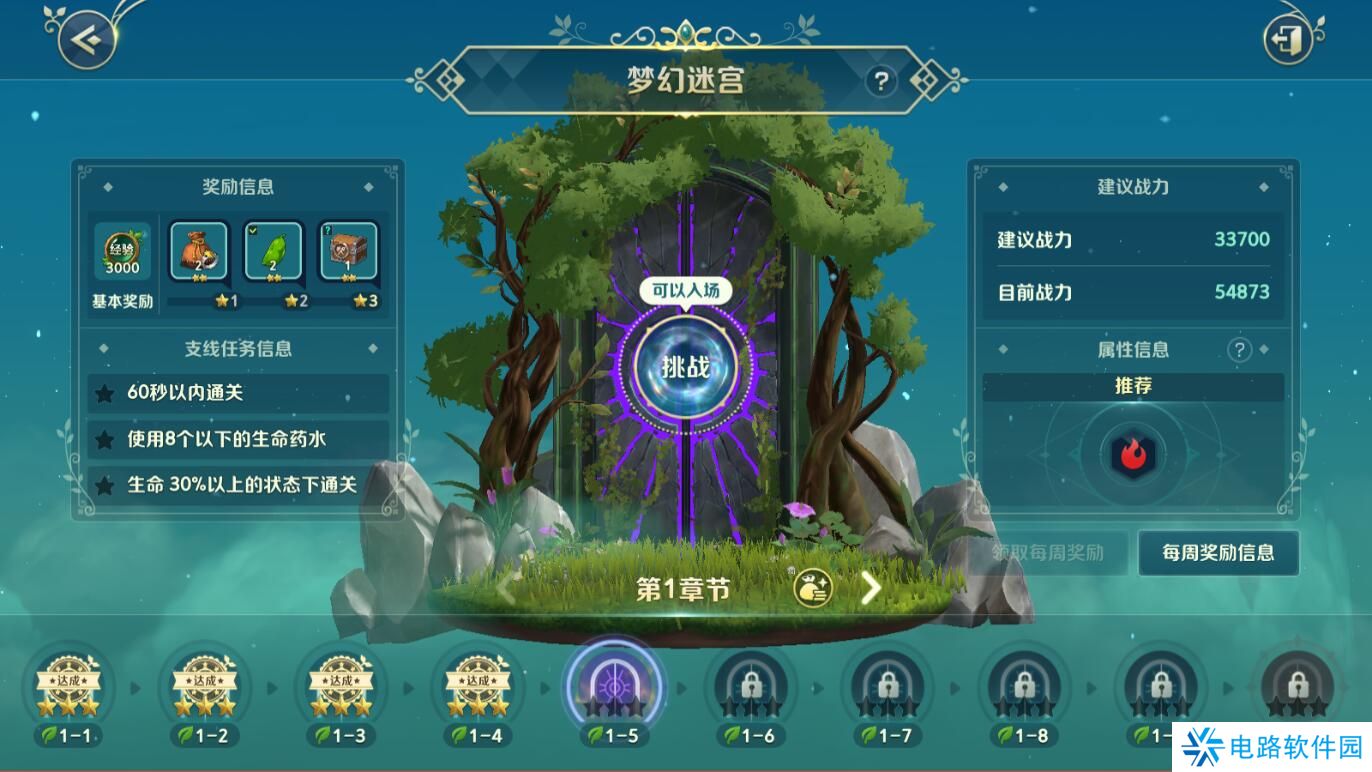This screenshot has width=1372, height=772.
Task: Click the star beside 生命30%以上的状态下通关 quest
Action: pos(105,483)
